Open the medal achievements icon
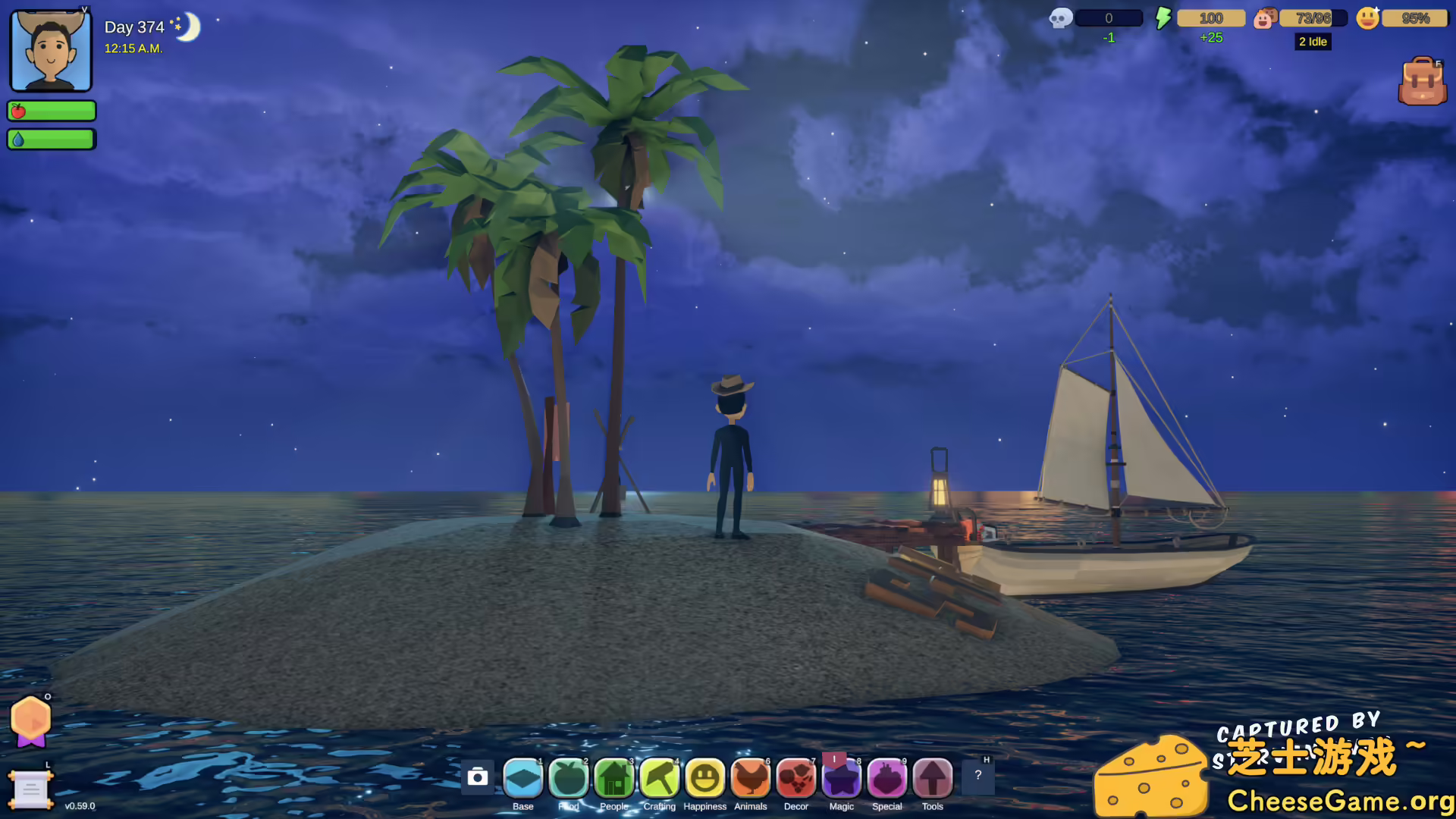The height and width of the screenshot is (819, 1456). pyautogui.click(x=30, y=721)
